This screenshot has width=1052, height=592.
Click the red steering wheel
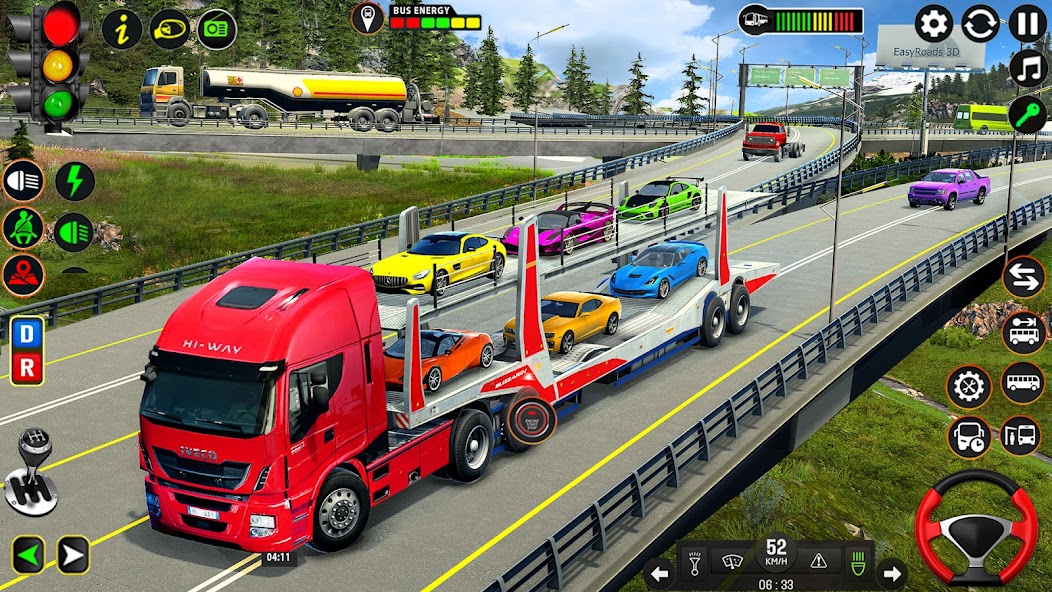point(976,526)
